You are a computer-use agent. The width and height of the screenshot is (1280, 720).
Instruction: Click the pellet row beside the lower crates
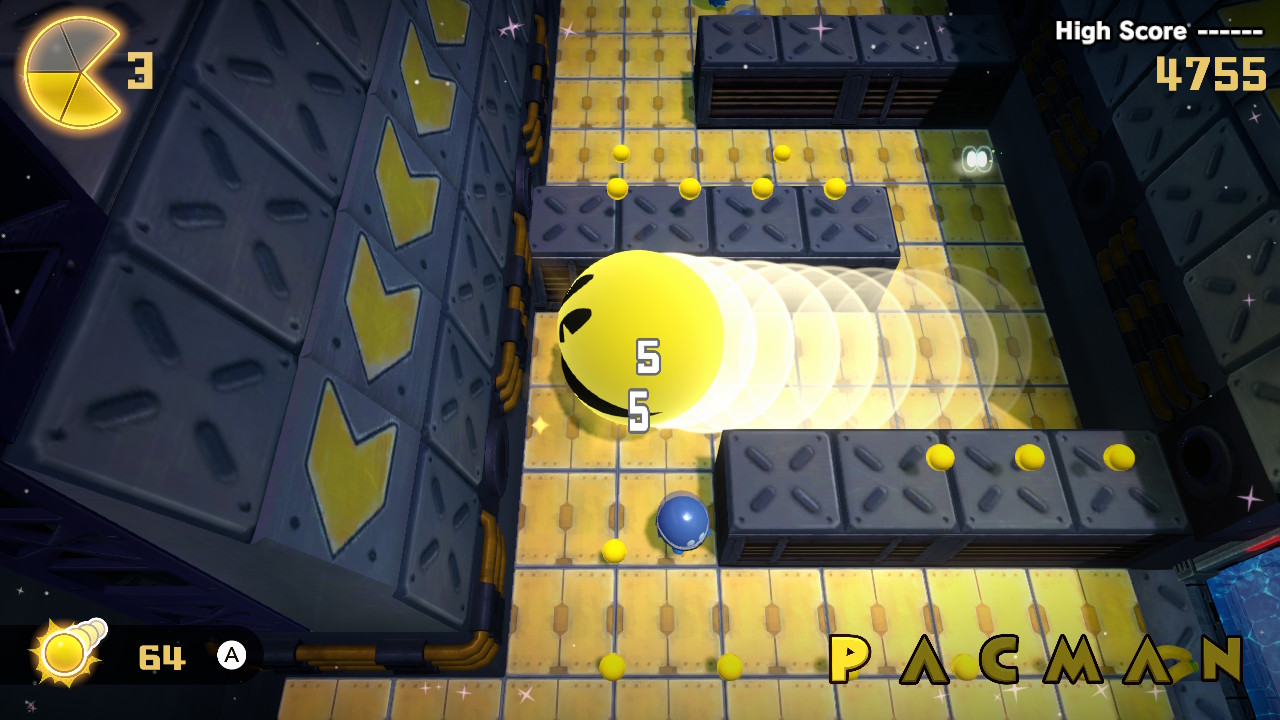click(1025, 460)
